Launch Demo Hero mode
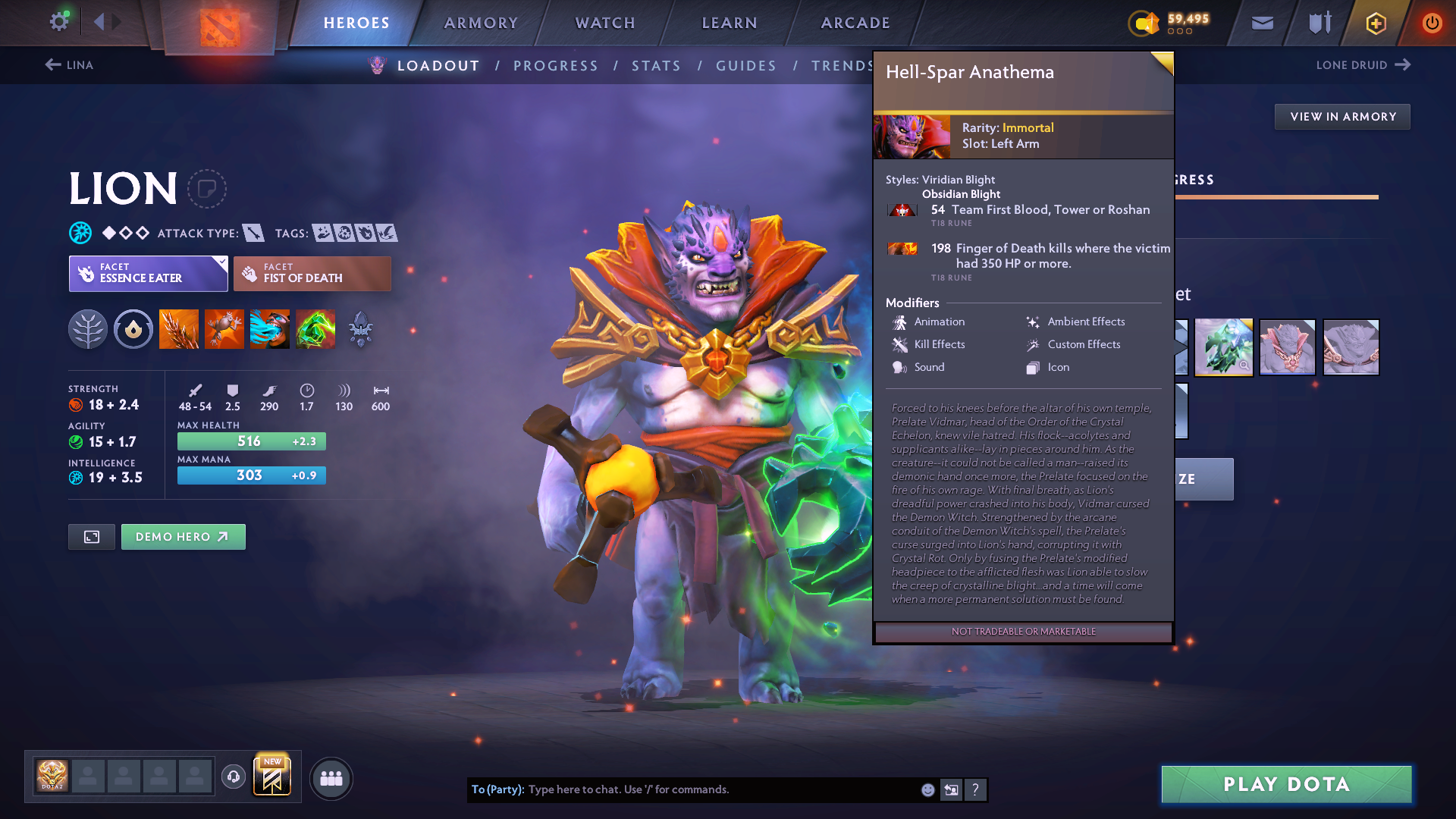 (183, 537)
